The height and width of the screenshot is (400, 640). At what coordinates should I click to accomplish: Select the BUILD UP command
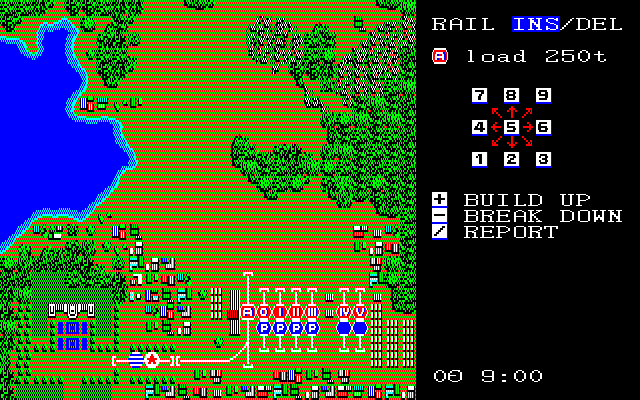point(527,200)
